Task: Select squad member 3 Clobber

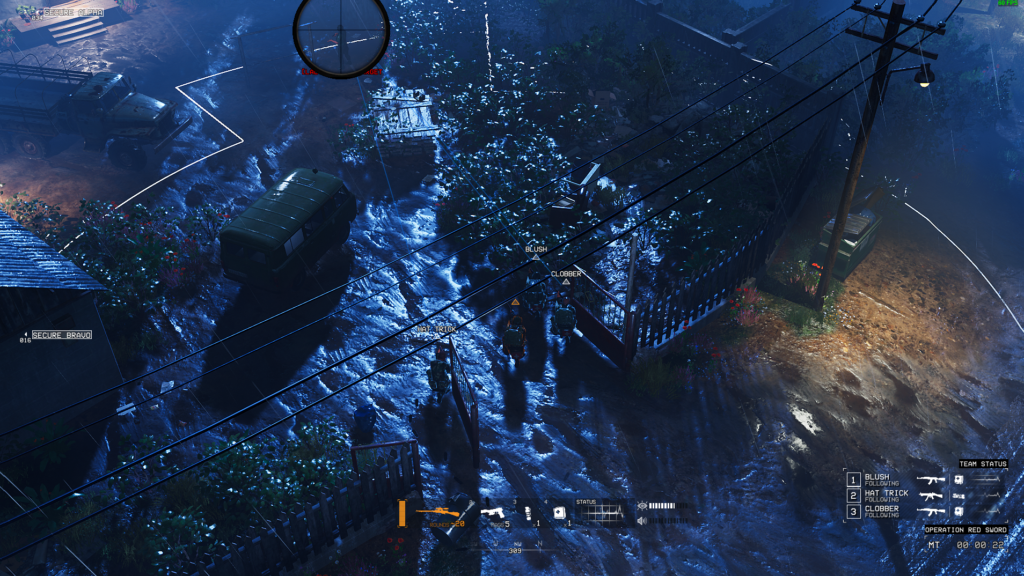Action: (x=880, y=511)
